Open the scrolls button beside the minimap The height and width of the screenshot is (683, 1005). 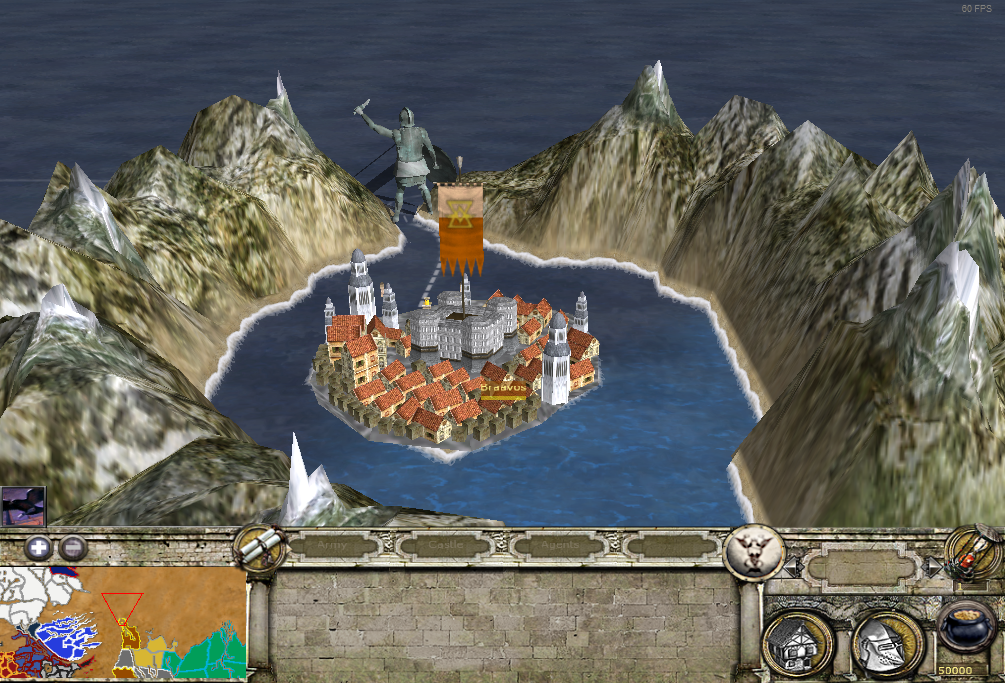click(x=257, y=548)
